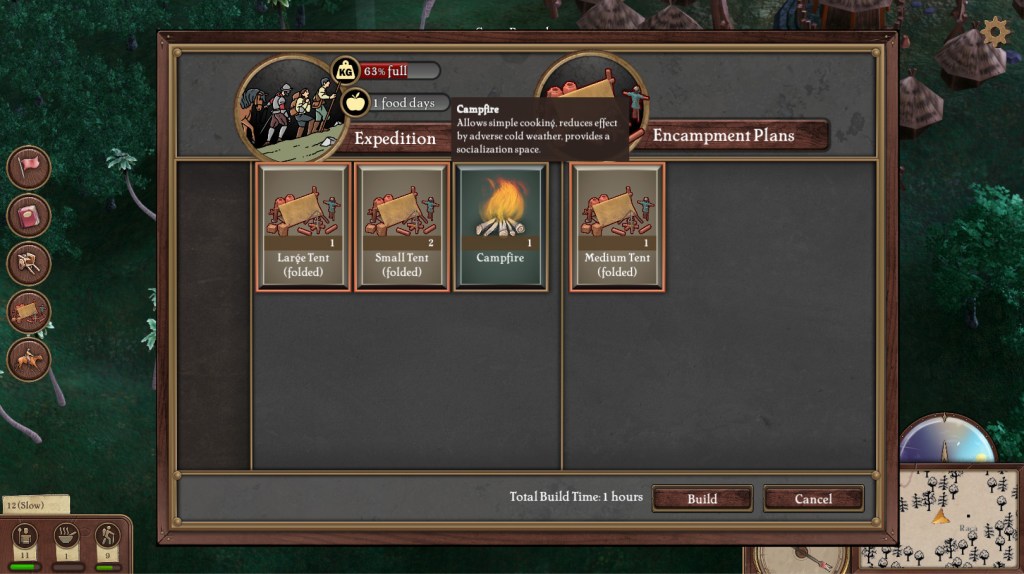Confirm with the Build button
Screen dimensions: 1024x574
pyautogui.click(x=702, y=498)
